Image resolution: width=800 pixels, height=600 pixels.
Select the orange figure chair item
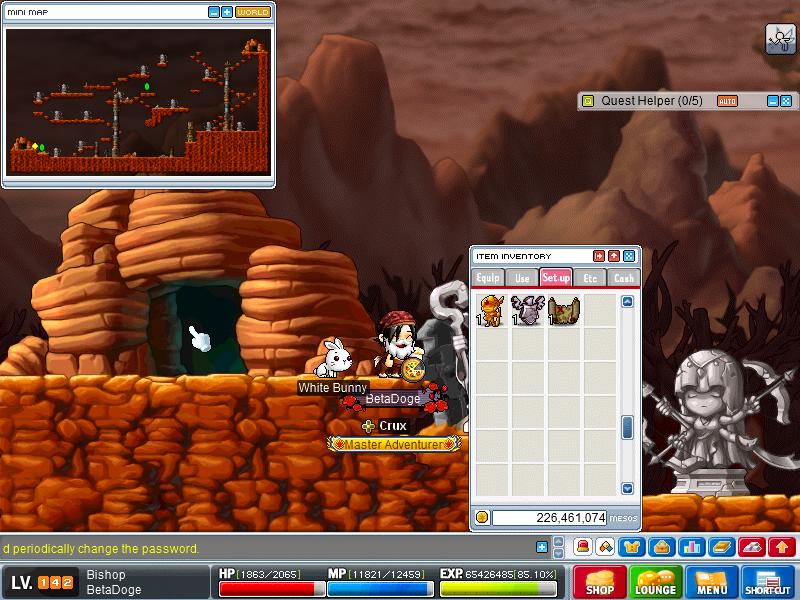point(491,310)
